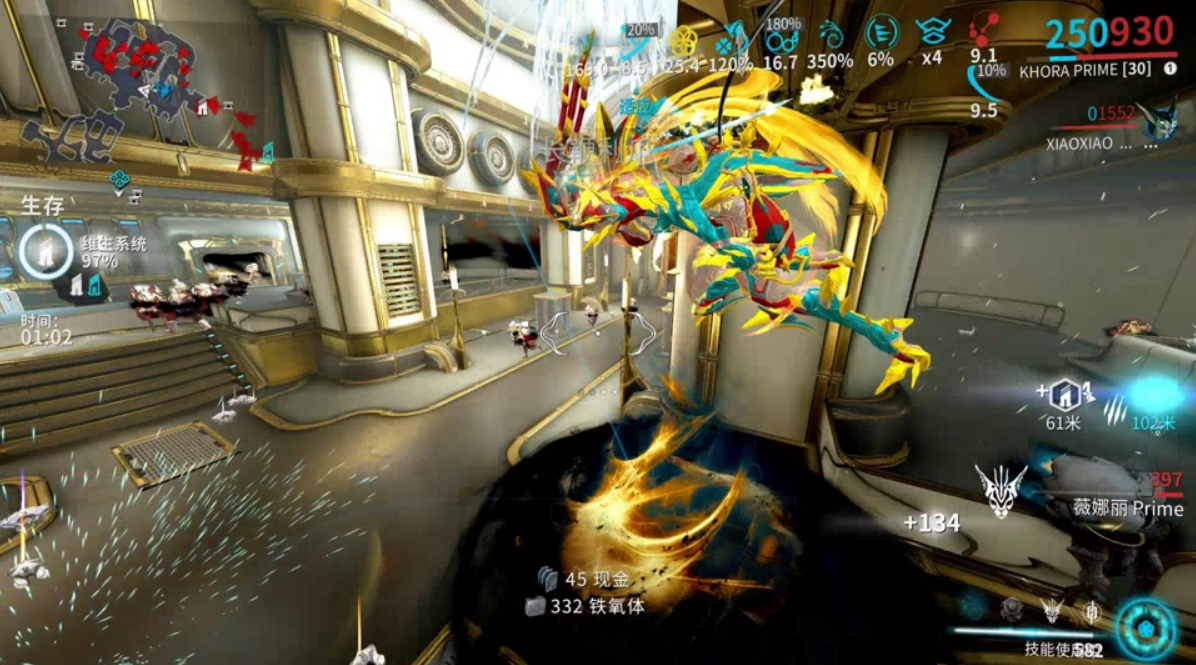Activate the glowing circular ability icon
Screen dimensions: 1196x665
point(1146,629)
